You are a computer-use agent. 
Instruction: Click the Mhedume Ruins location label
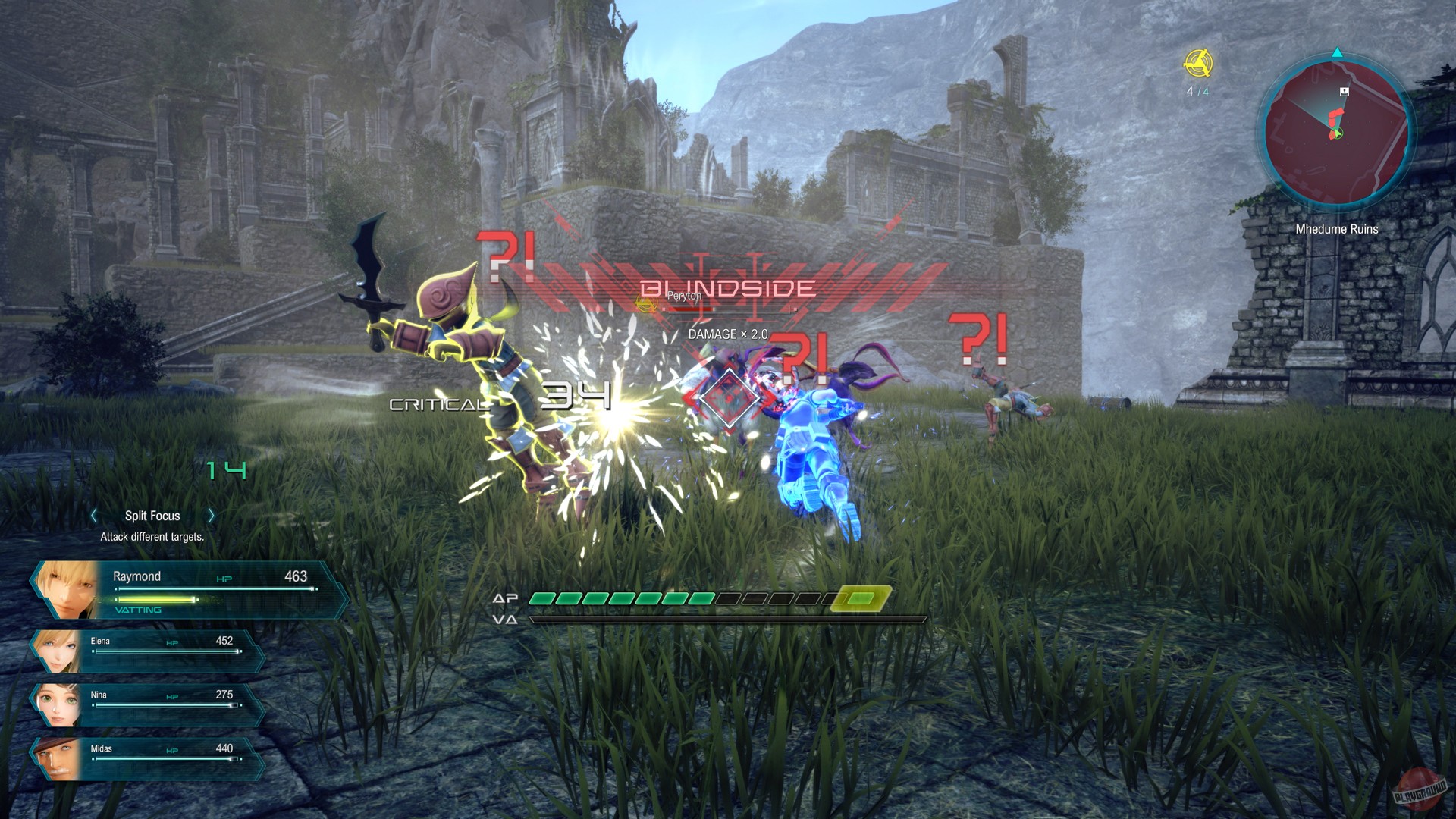tap(1337, 229)
